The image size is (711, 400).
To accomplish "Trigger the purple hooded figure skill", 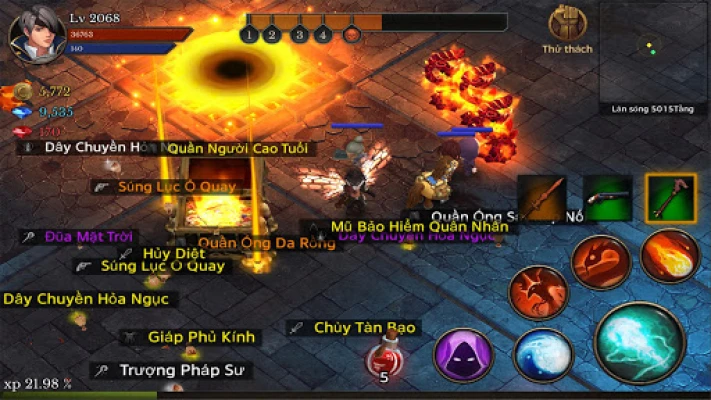I will [x=463, y=355].
